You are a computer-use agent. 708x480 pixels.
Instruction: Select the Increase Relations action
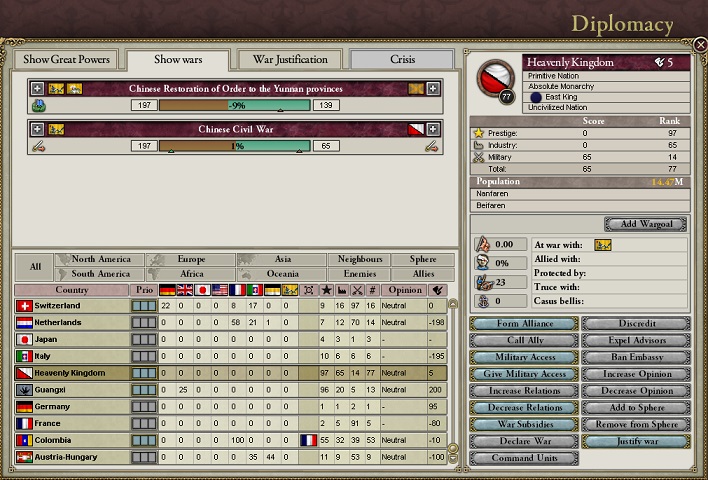tap(524, 391)
